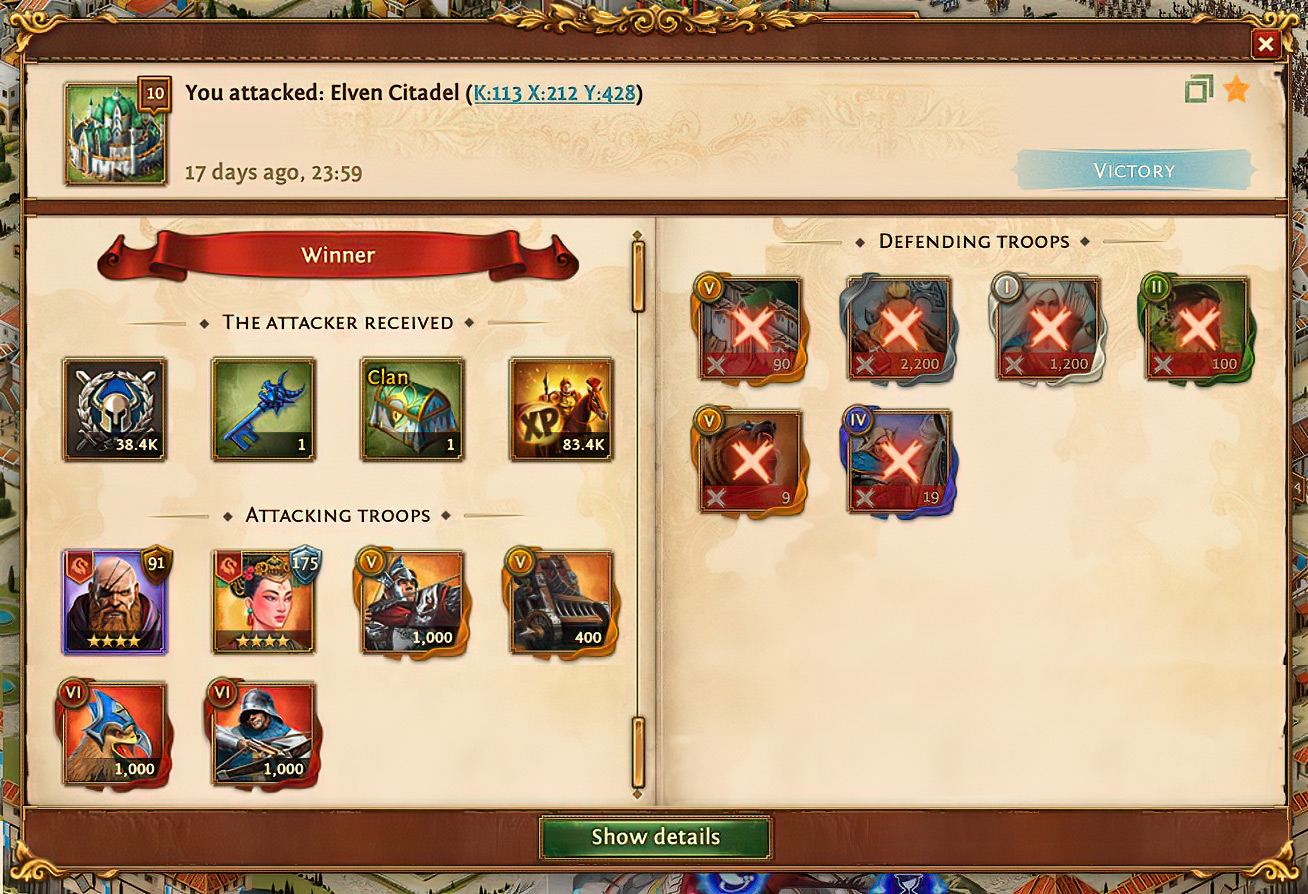This screenshot has width=1308, height=894.
Task: Inspect the defeated tier IV 19 defender
Action: (x=899, y=460)
